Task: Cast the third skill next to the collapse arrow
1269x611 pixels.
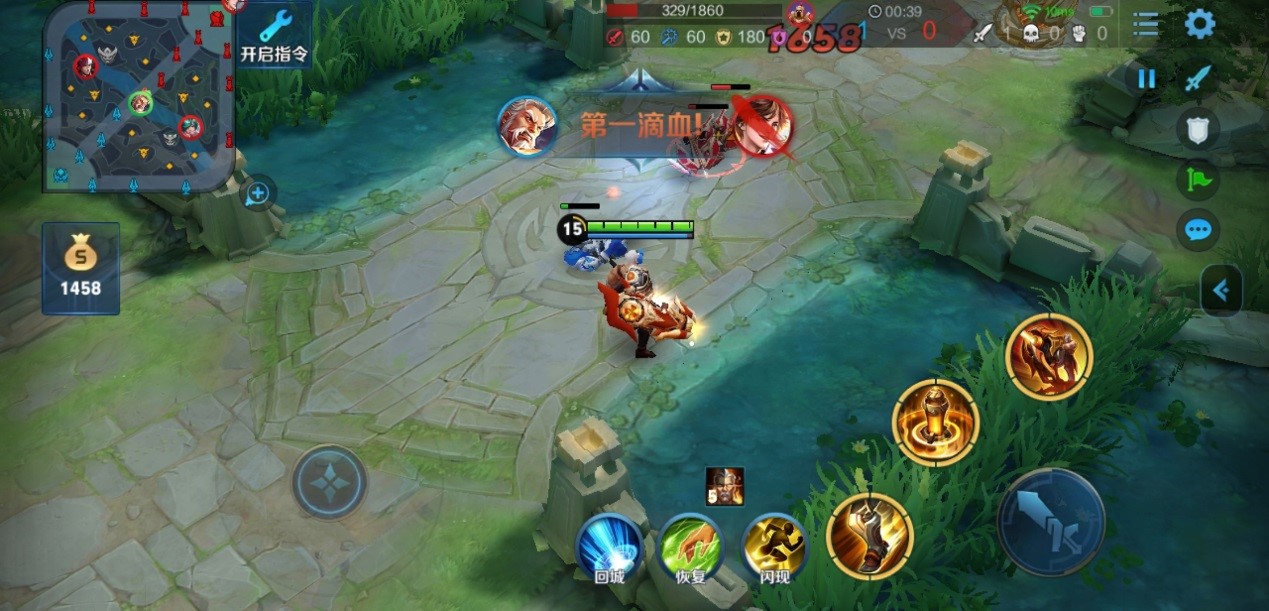Action: point(1049,357)
